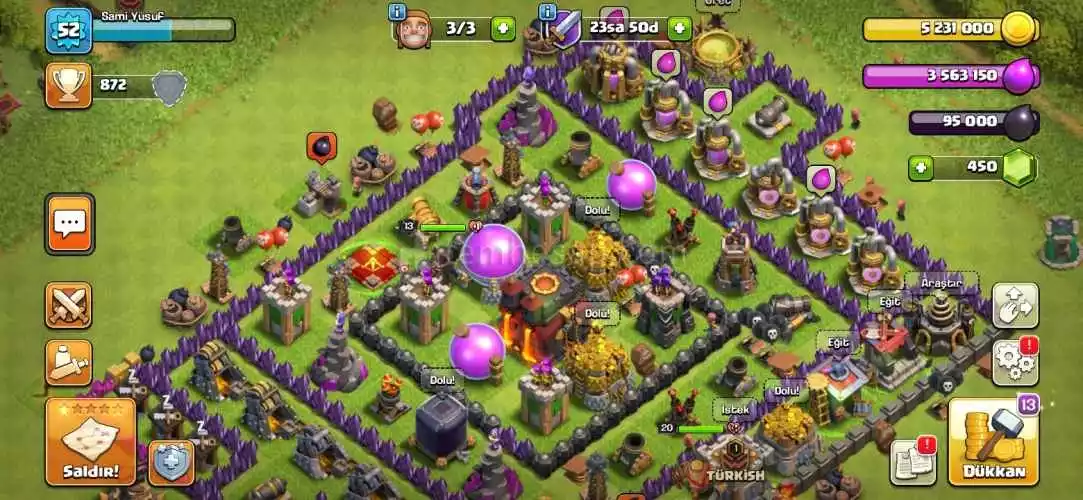1083x500 pixels.
Task: Open the village layout editor hand button
Action: (x=1015, y=306)
